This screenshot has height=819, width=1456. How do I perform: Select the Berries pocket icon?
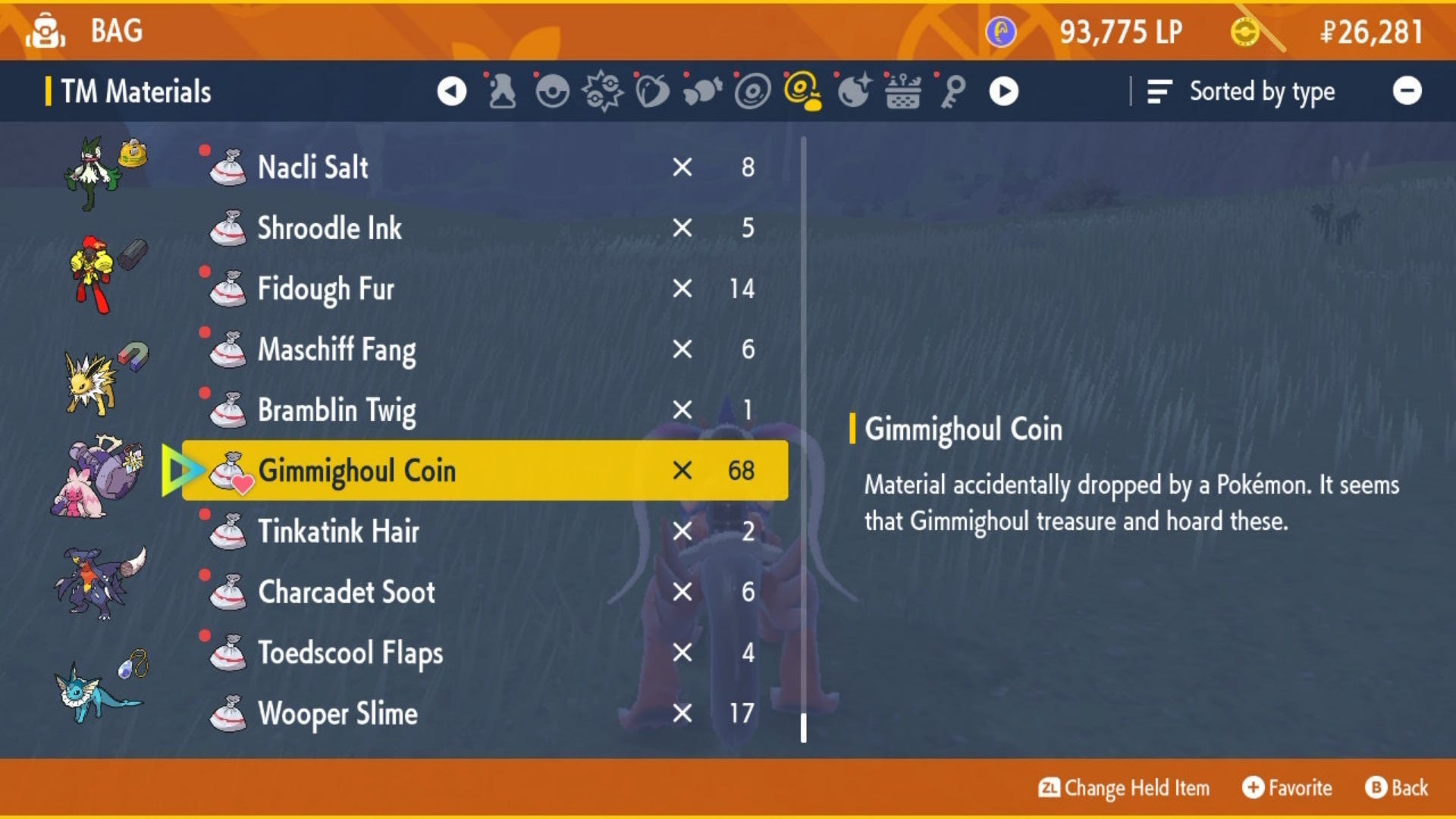point(654,91)
